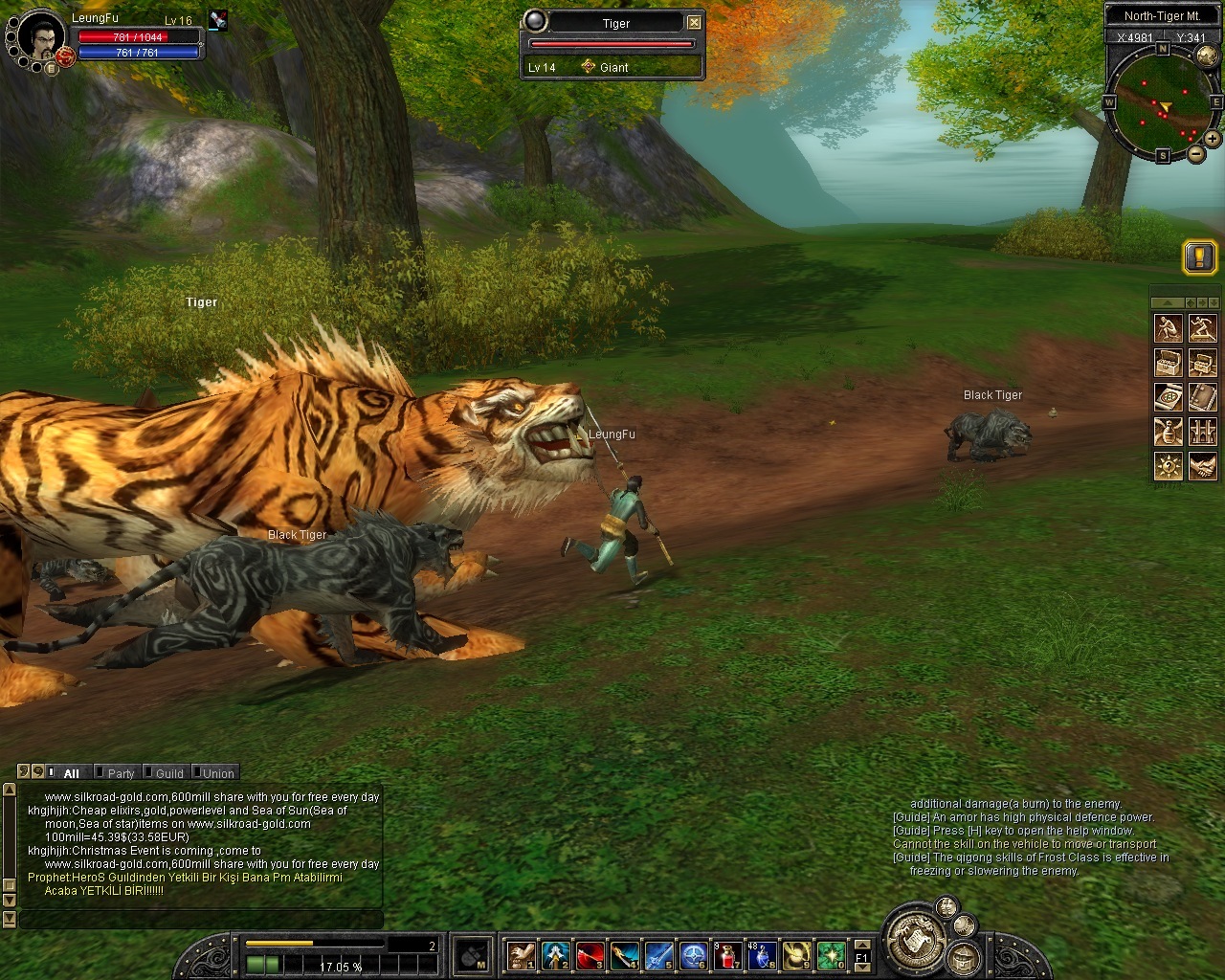Use the blue mana potion in slot 8
Viewport: 1225px width, 980px height.
point(762,954)
